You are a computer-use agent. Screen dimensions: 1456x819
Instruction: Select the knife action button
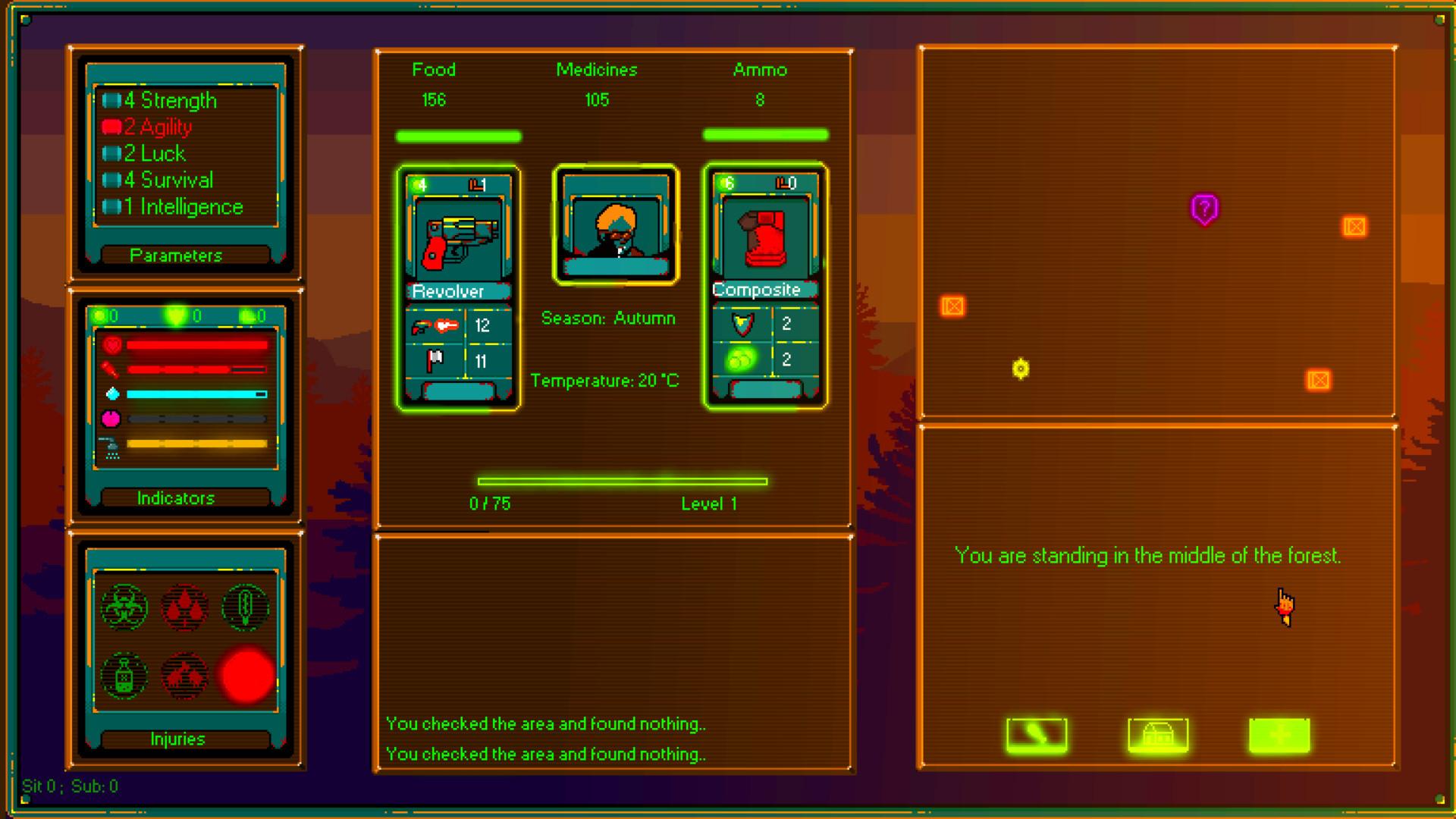coord(1035,734)
